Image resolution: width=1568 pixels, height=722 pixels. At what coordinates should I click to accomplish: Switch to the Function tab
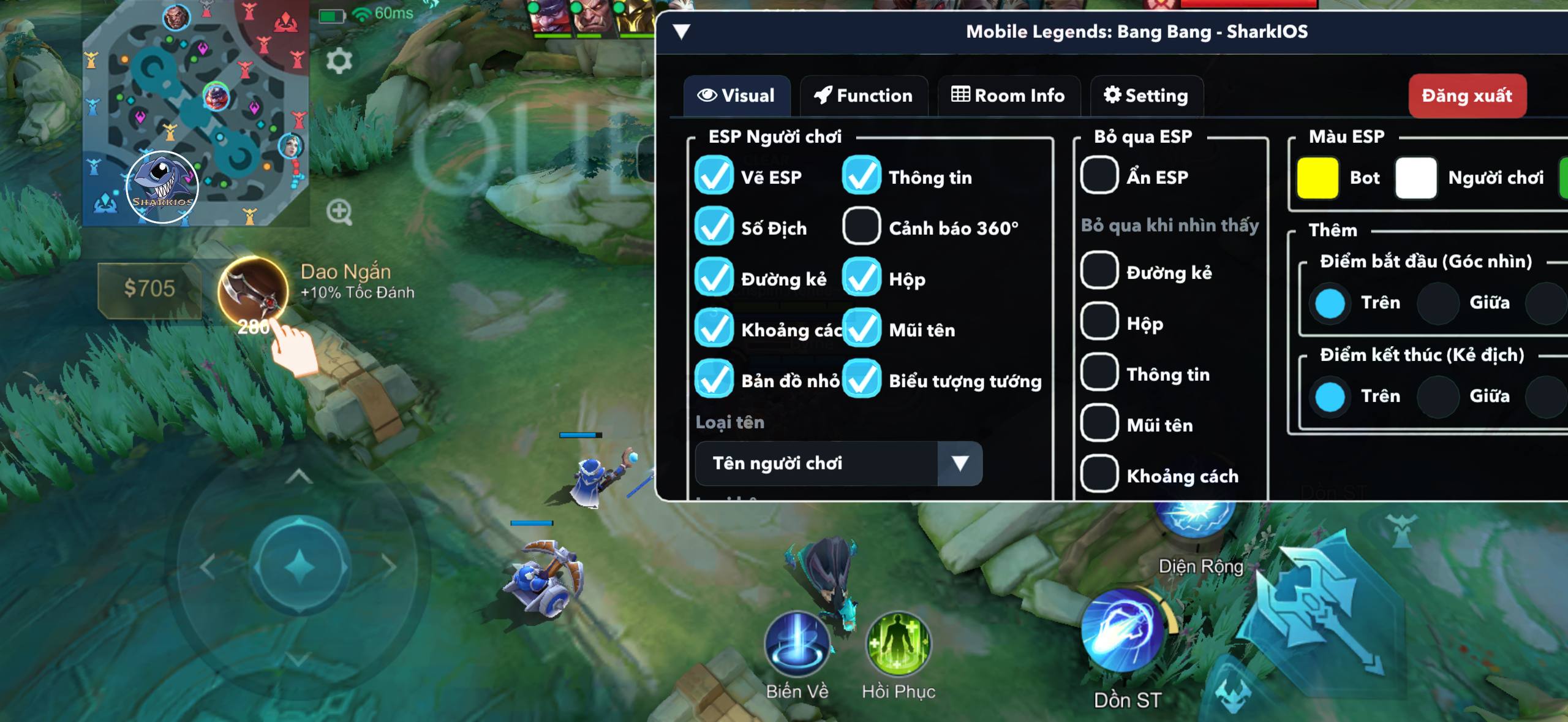863,96
